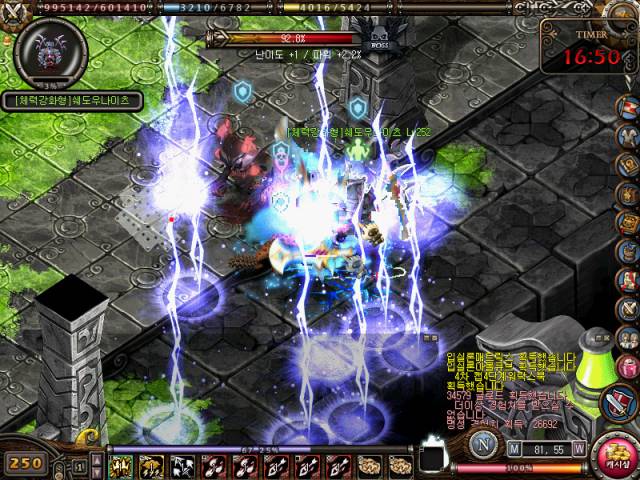The image size is (640, 480).
Task: Click the W button beside coordinates
Action: click(x=579, y=449)
